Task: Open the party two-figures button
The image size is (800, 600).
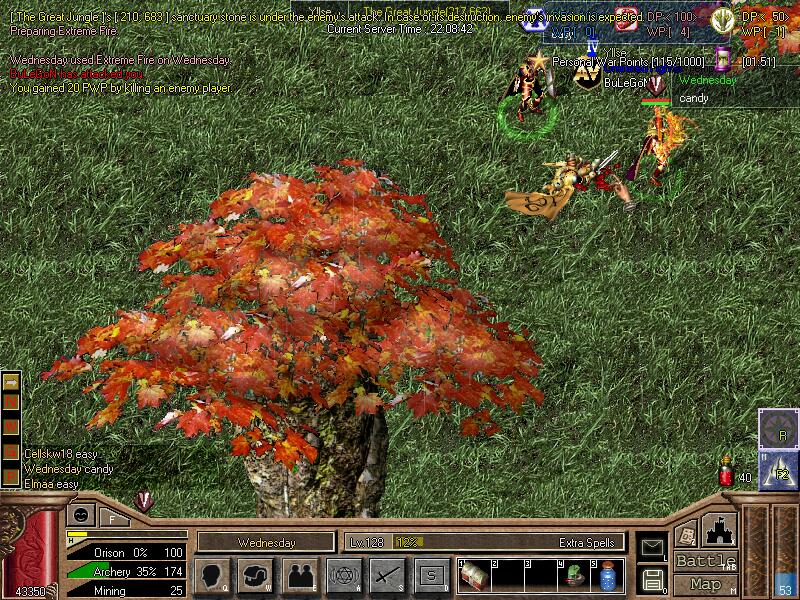Action: point(299,575)
